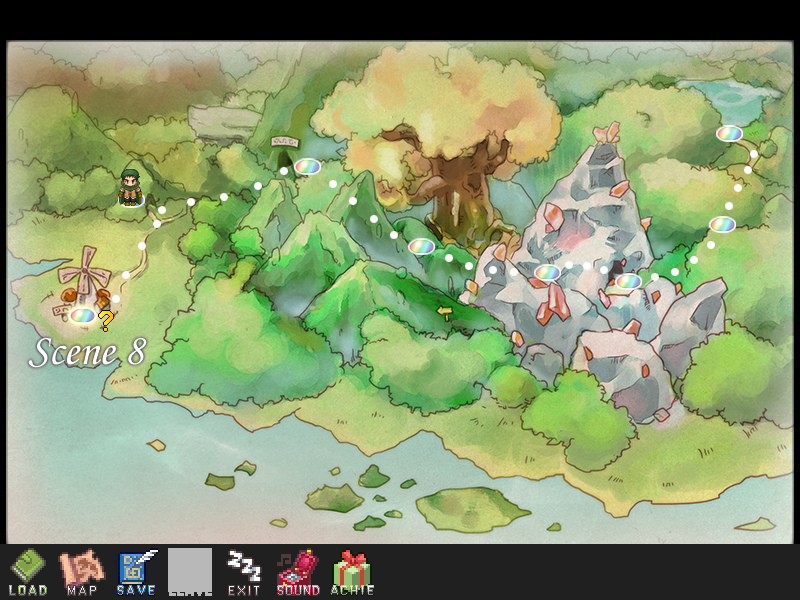This screenshot has height=600, width=800.
Task: Select the scene node beside the wooden signpost
Action: (x=306, y=166)
